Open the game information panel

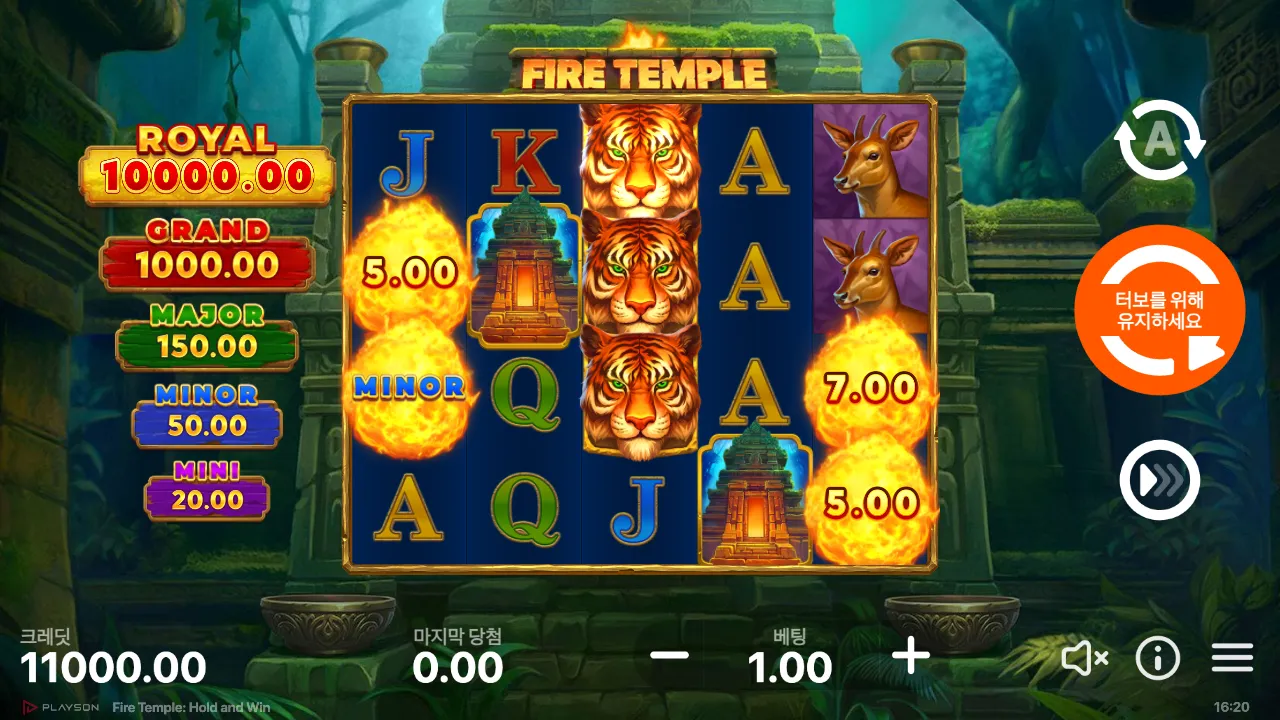click(1158, 658)
